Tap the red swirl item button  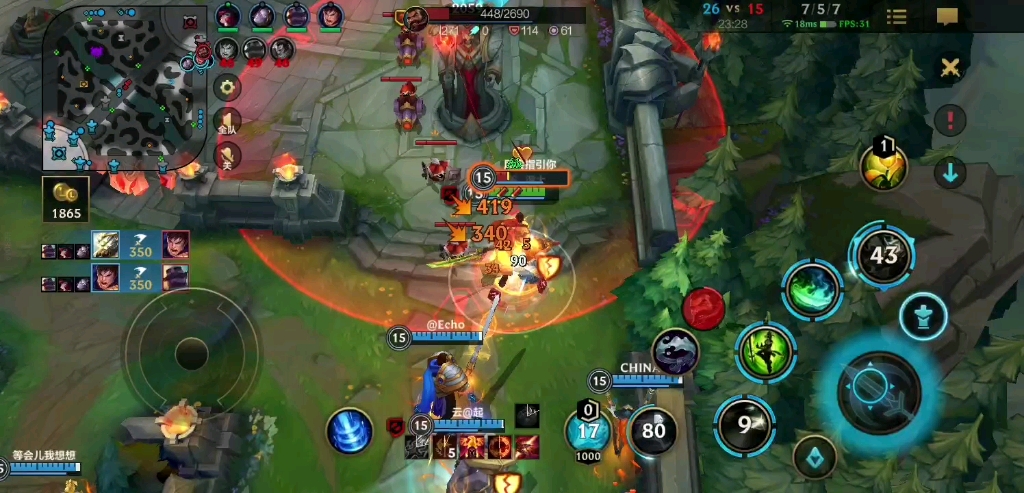703,307
